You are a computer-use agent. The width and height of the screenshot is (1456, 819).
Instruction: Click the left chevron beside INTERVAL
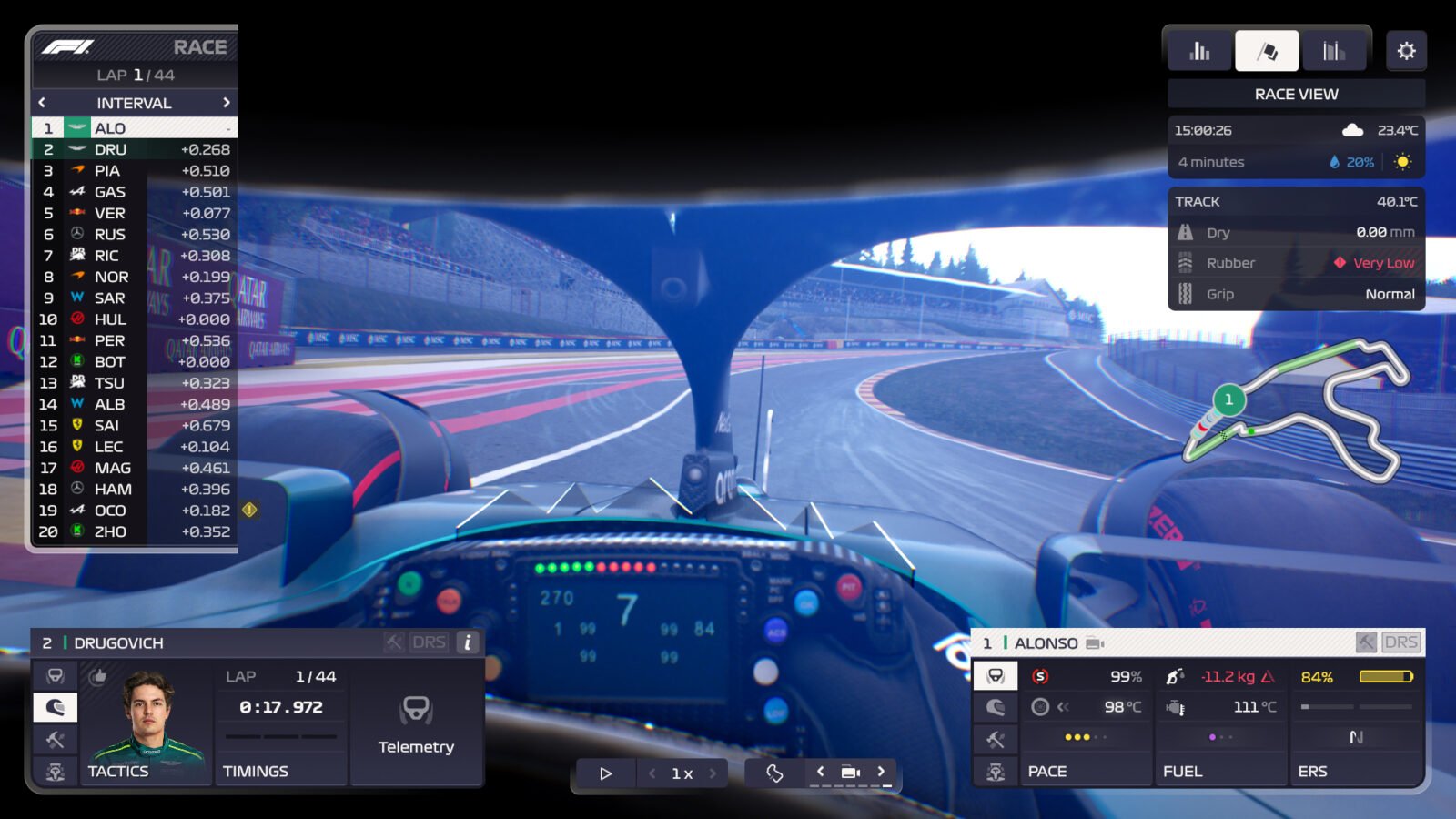[x=42, y=103]
